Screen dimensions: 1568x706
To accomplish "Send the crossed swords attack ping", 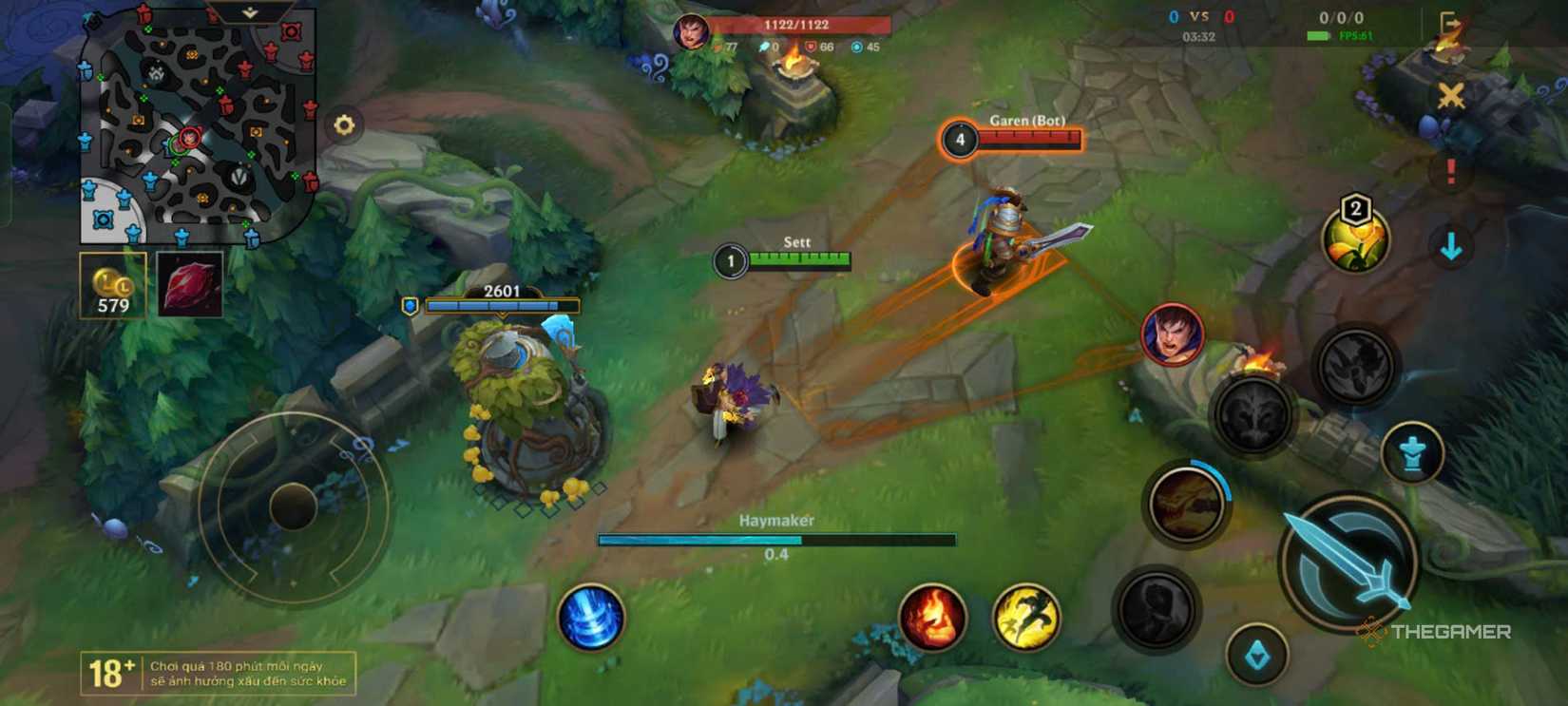I will (x=1450, y=96).
